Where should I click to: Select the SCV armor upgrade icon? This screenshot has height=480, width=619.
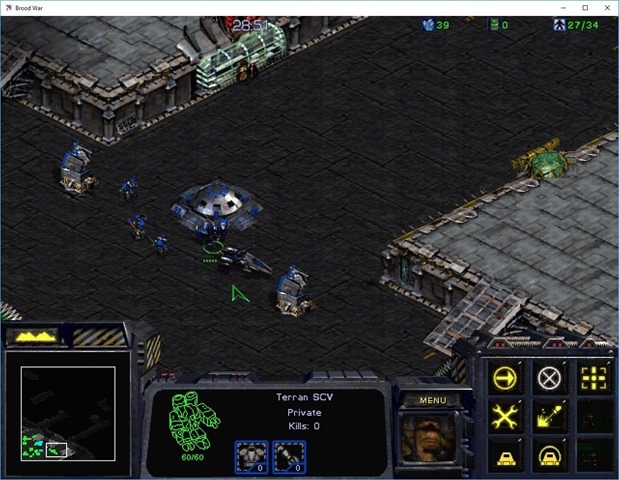250,456
